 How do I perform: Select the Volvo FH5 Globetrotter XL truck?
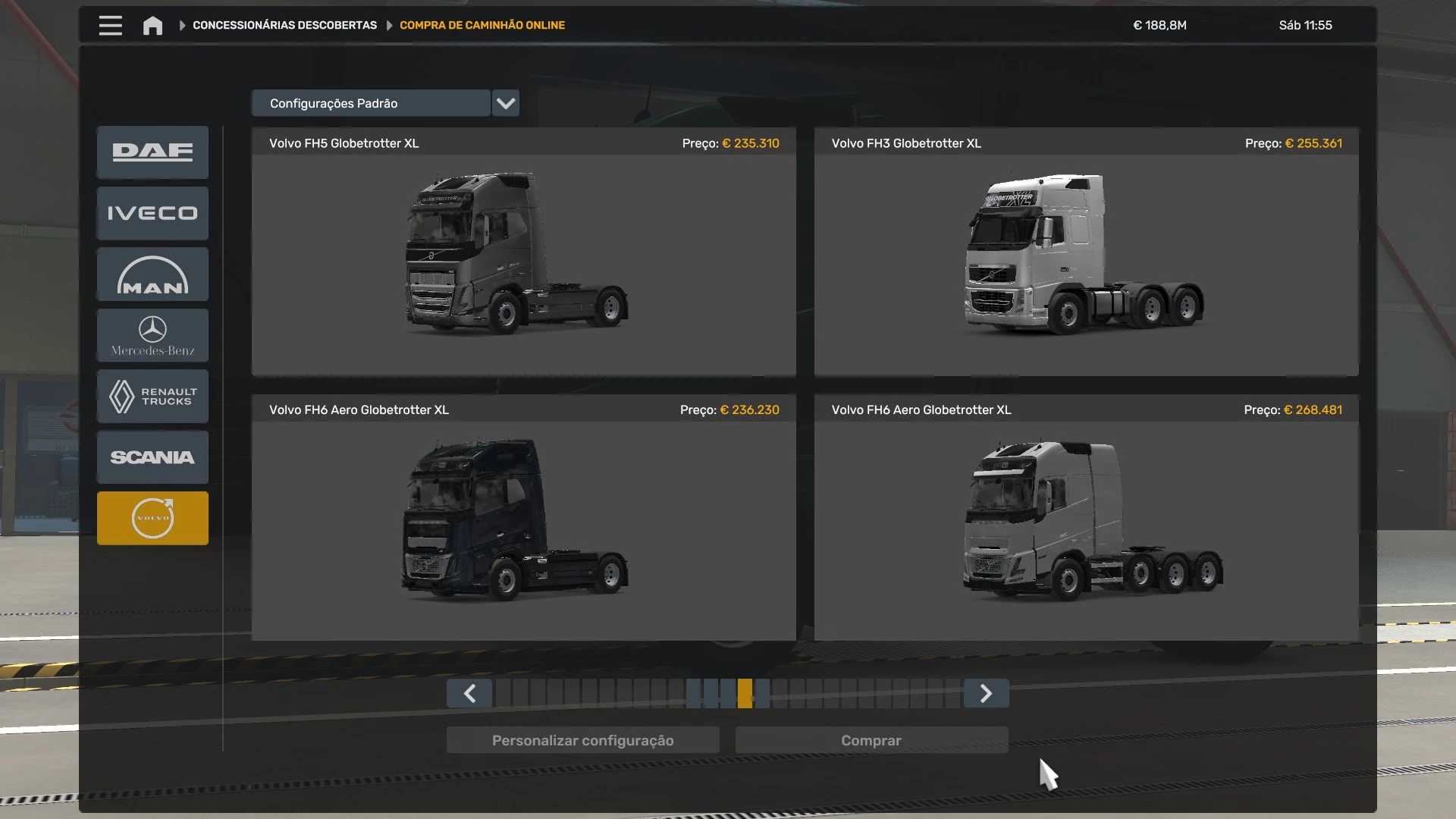[523, 254]
